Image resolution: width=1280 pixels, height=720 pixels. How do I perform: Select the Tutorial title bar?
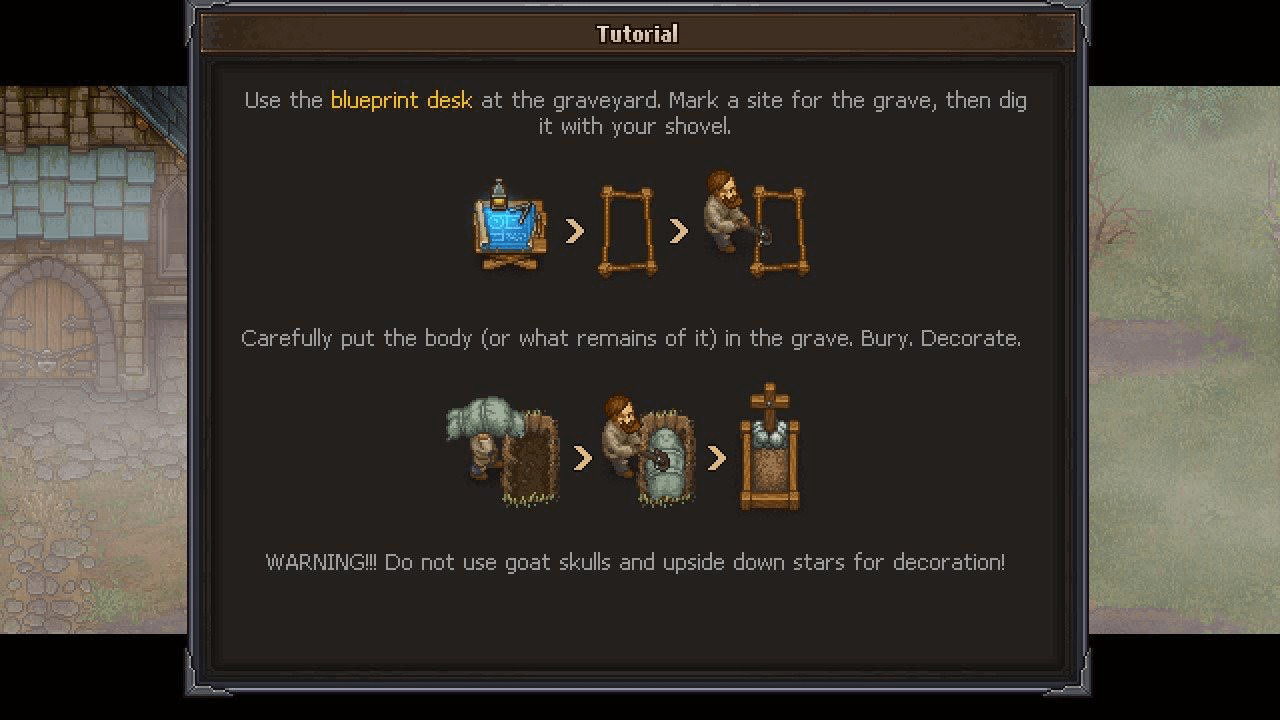(637, 33)
